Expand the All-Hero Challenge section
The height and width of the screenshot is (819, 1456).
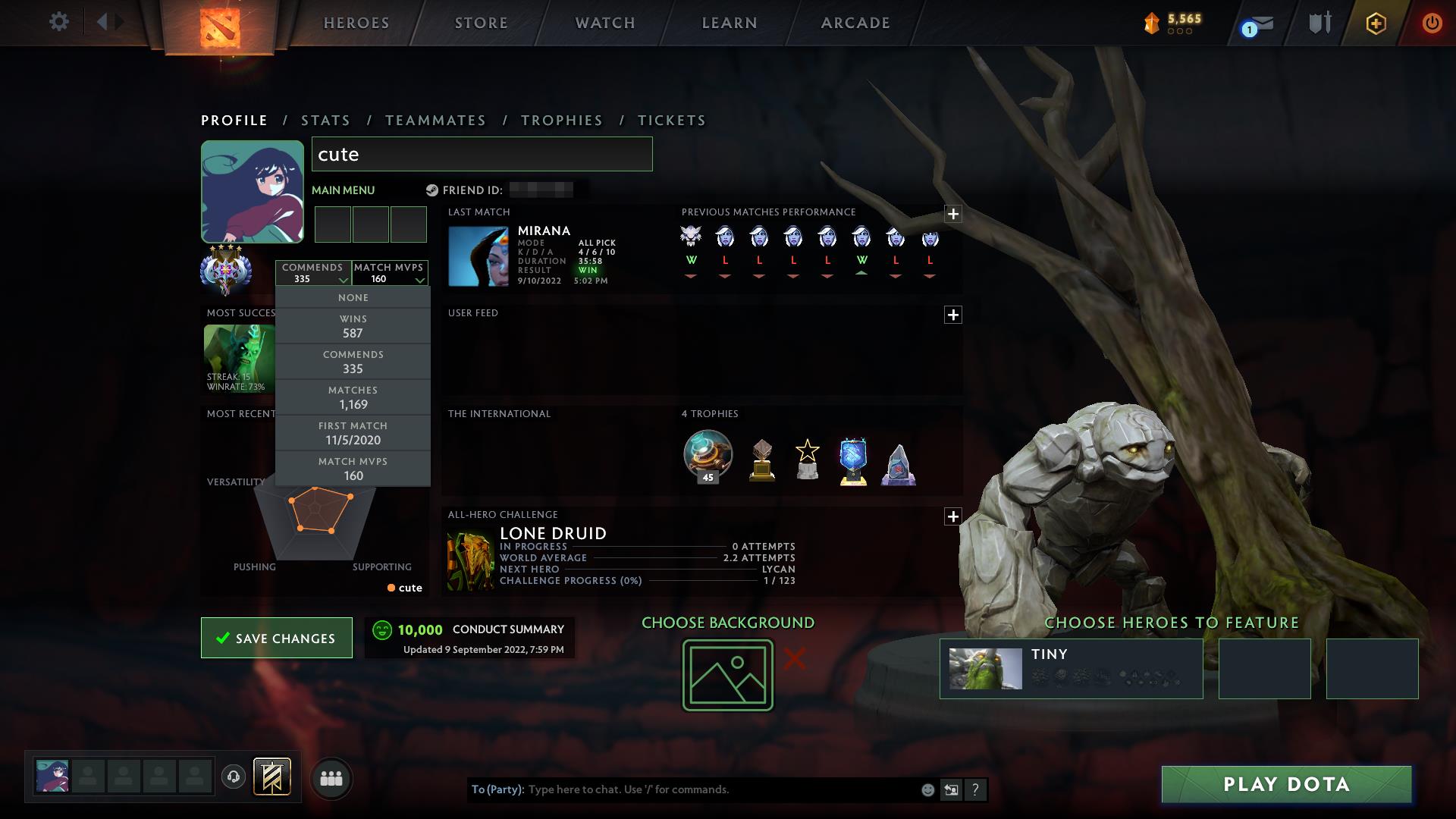click(954, 516)
